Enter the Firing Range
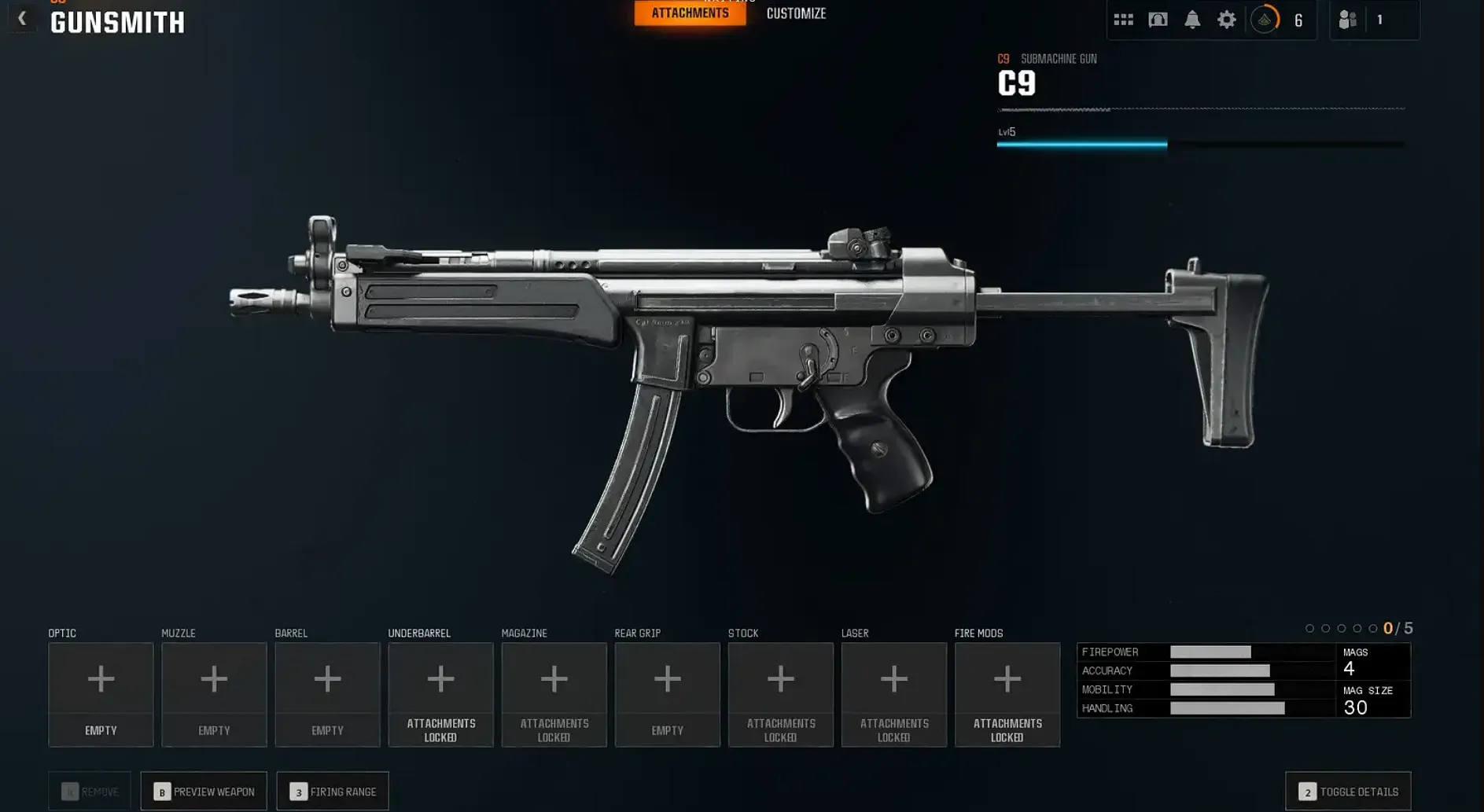Viewport: 1484px width, 812px height. 333,792
